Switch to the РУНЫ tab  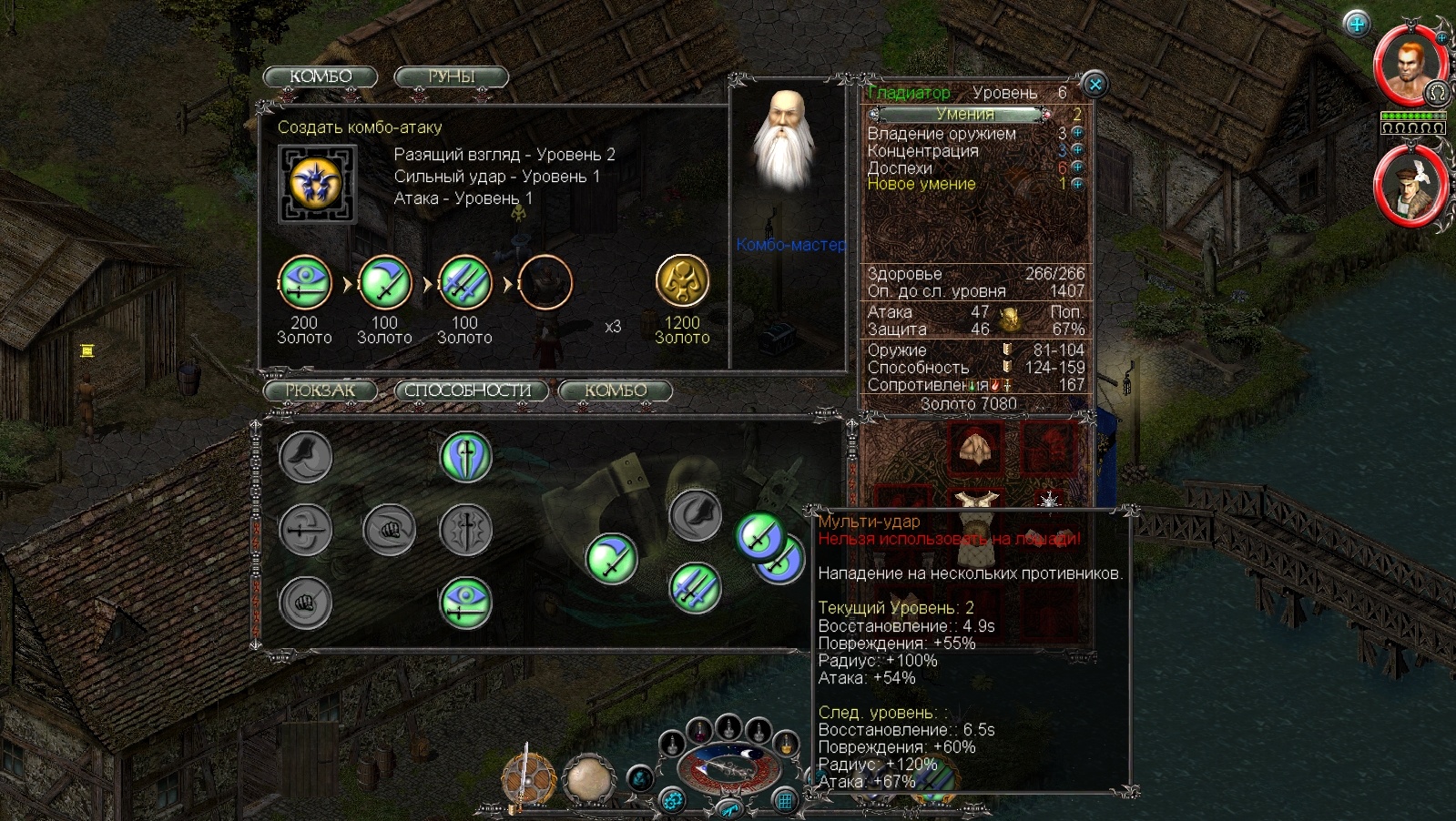click(451, 77)
